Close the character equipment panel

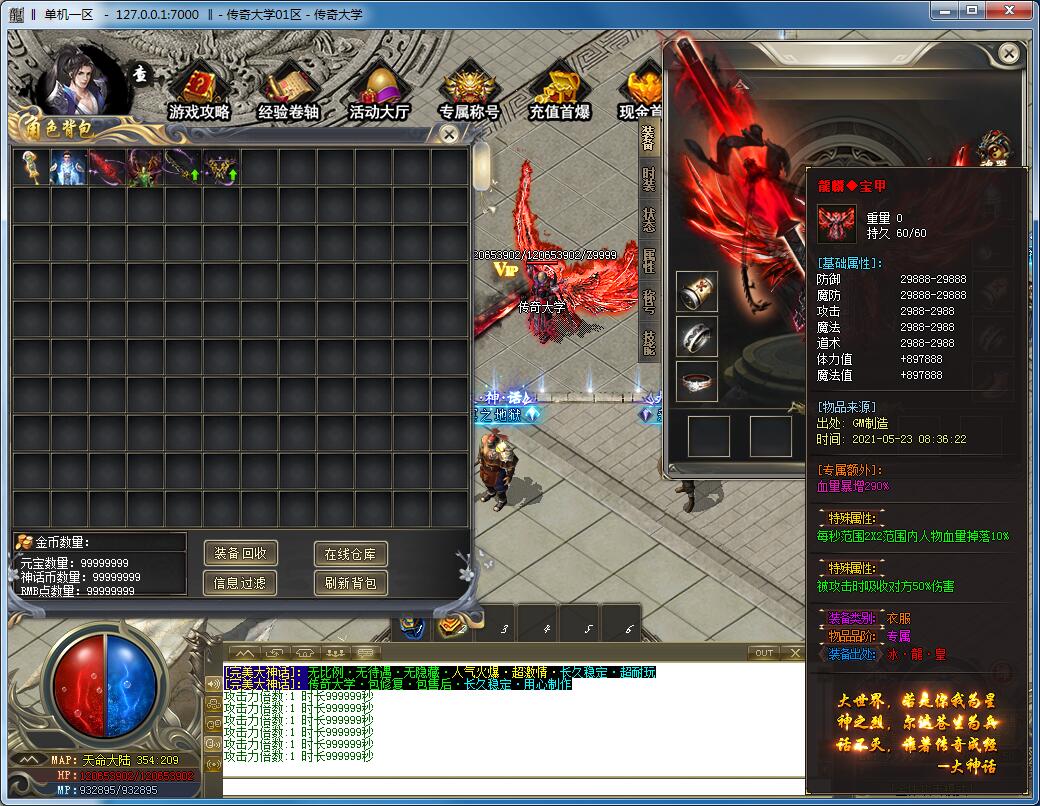1010,53
